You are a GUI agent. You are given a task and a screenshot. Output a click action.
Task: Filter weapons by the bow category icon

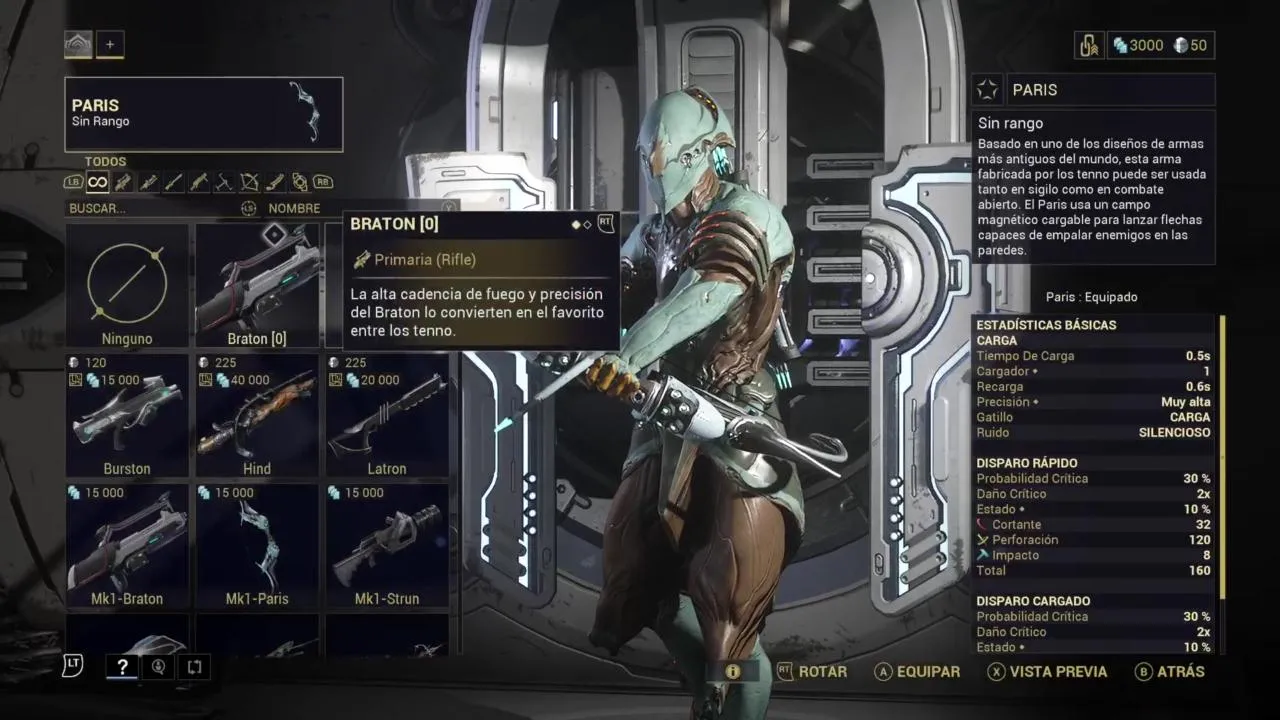[x=249, y=182]
